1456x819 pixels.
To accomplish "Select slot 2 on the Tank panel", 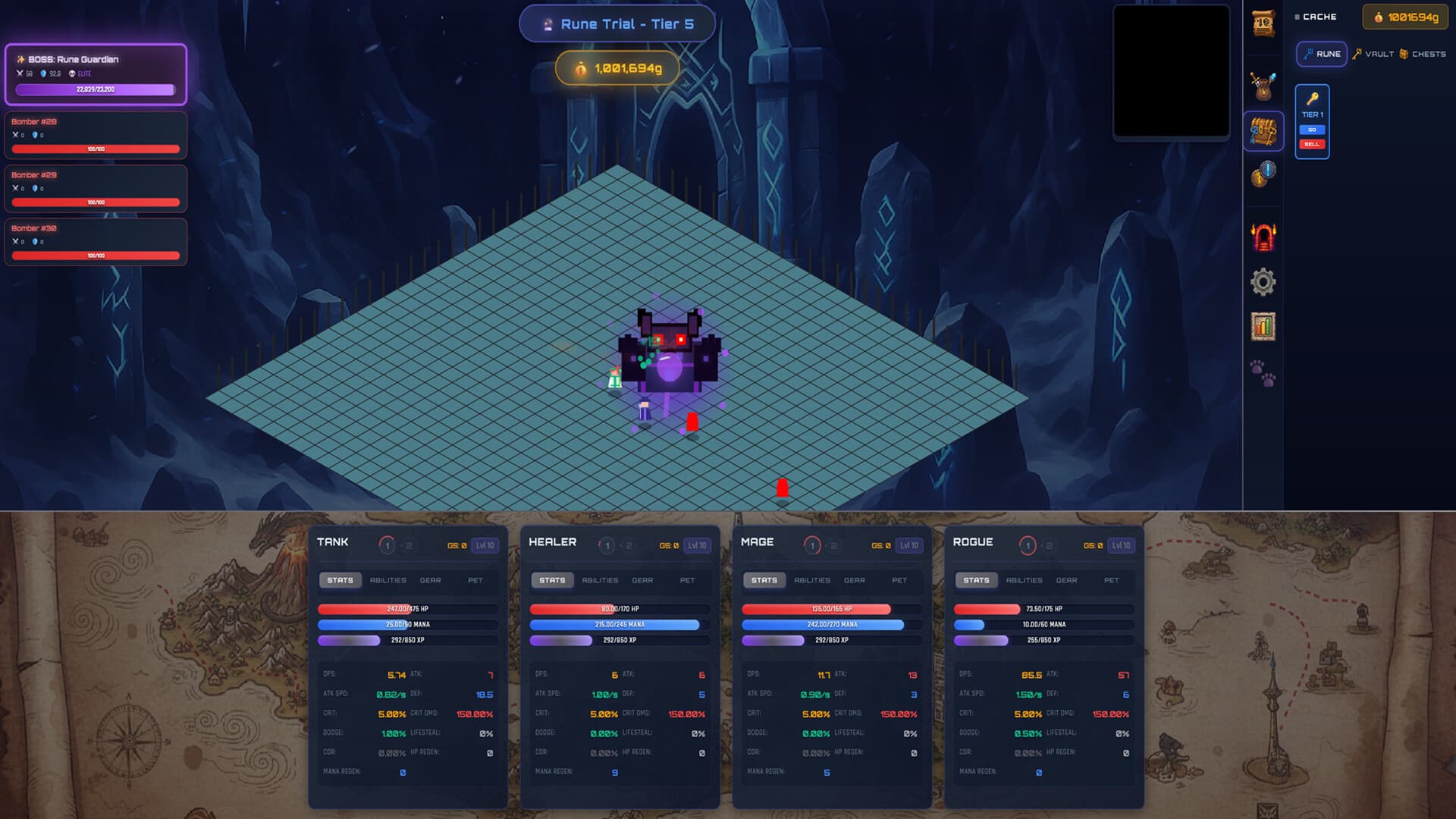I will [408, 544].
